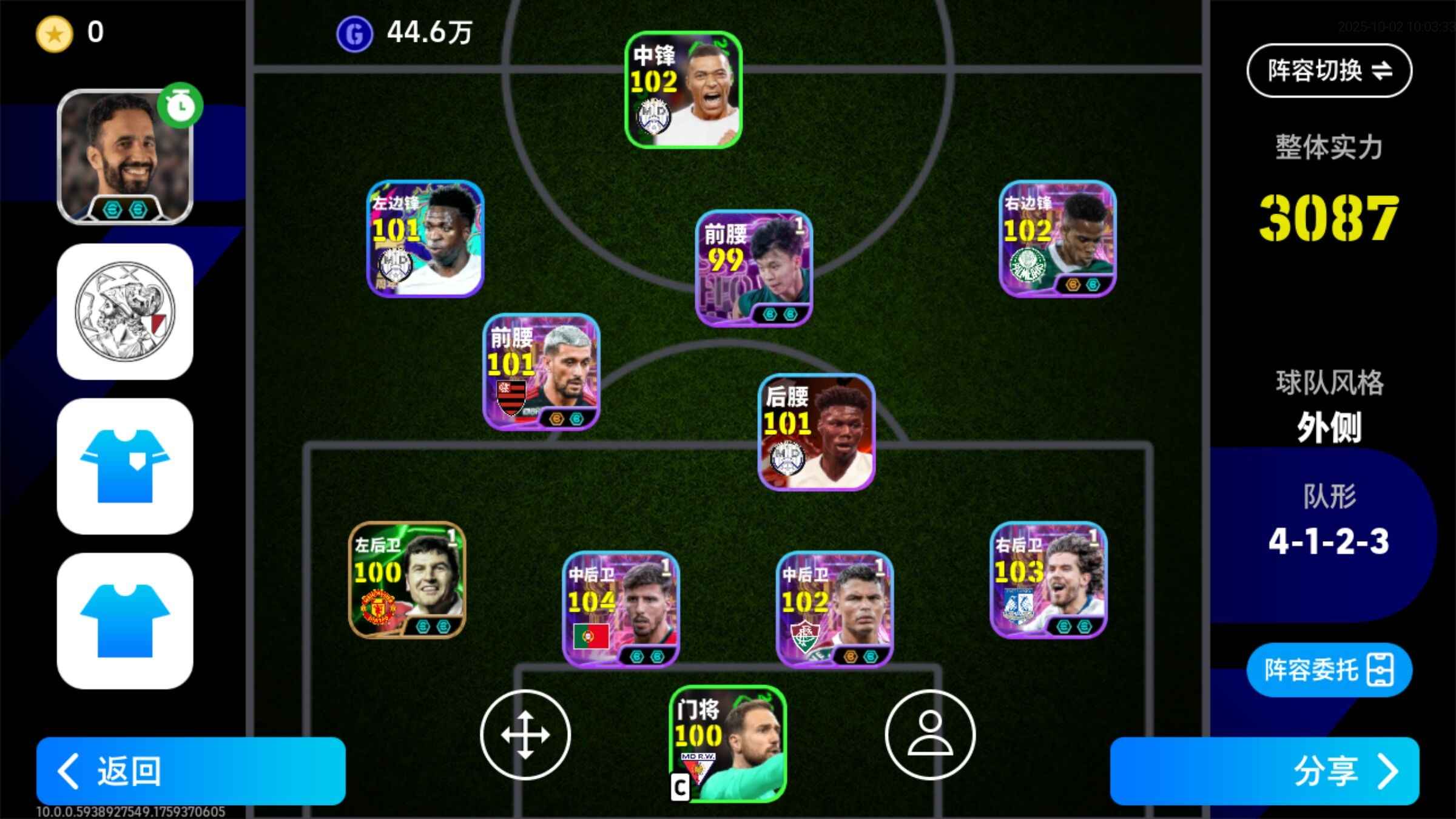Choose the 后腰 101 midfielder card
1456x819 pixels.
[817, 432]
